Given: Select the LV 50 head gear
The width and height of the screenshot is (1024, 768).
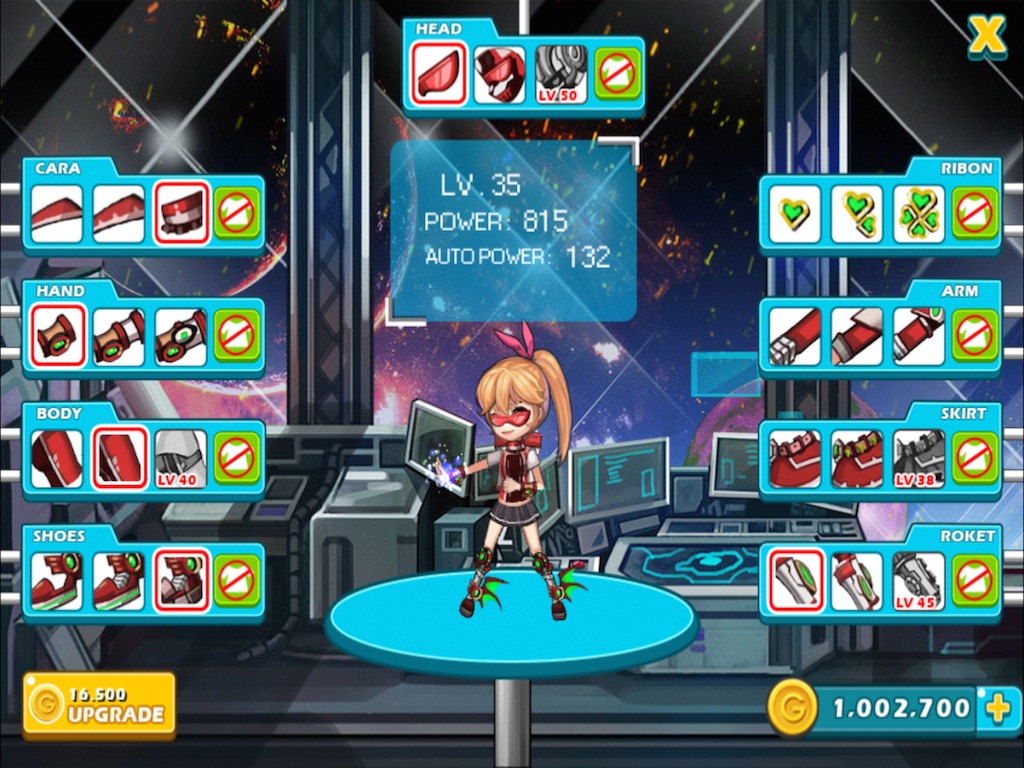Looking at the screenshot, I should click(560, 75).
